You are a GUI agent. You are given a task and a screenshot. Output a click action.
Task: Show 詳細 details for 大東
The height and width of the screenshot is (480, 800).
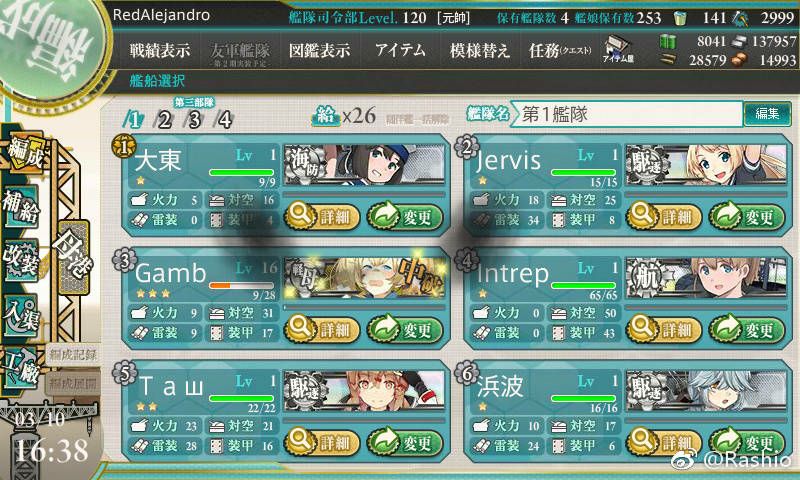click(x=320, y=213)
